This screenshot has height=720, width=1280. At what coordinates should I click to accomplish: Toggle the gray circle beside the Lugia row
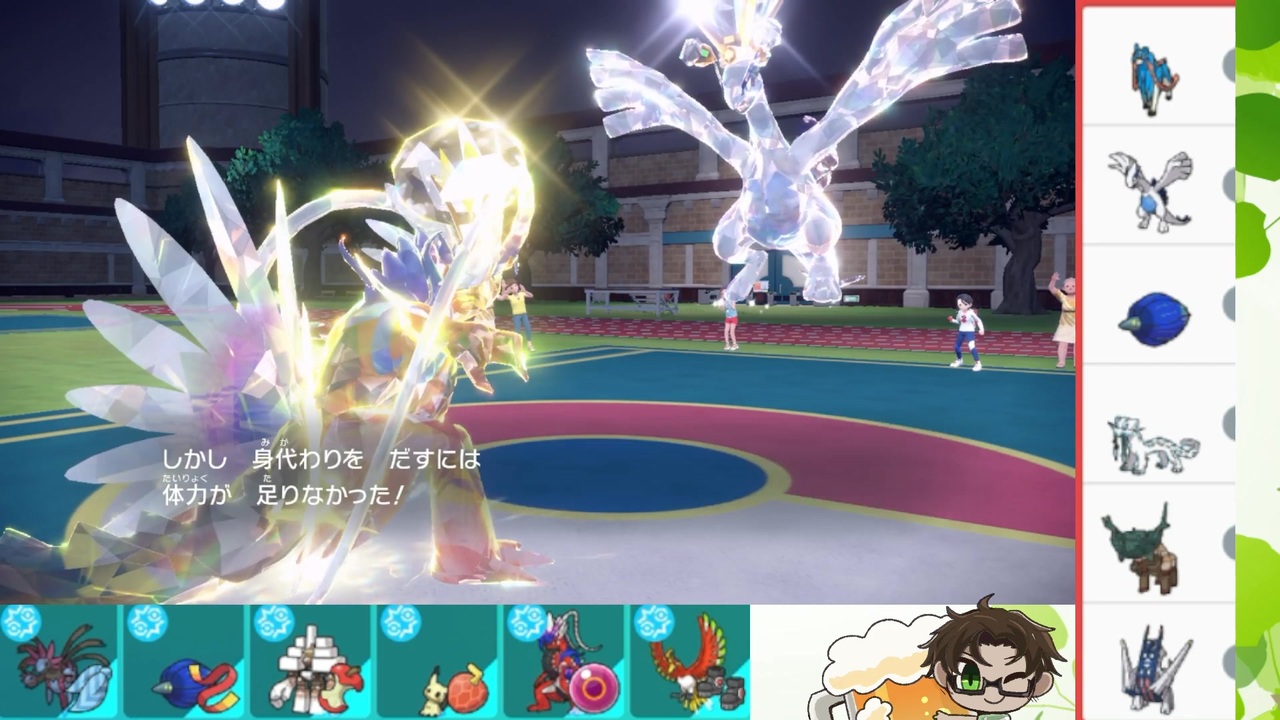[x=1232, y=185]
